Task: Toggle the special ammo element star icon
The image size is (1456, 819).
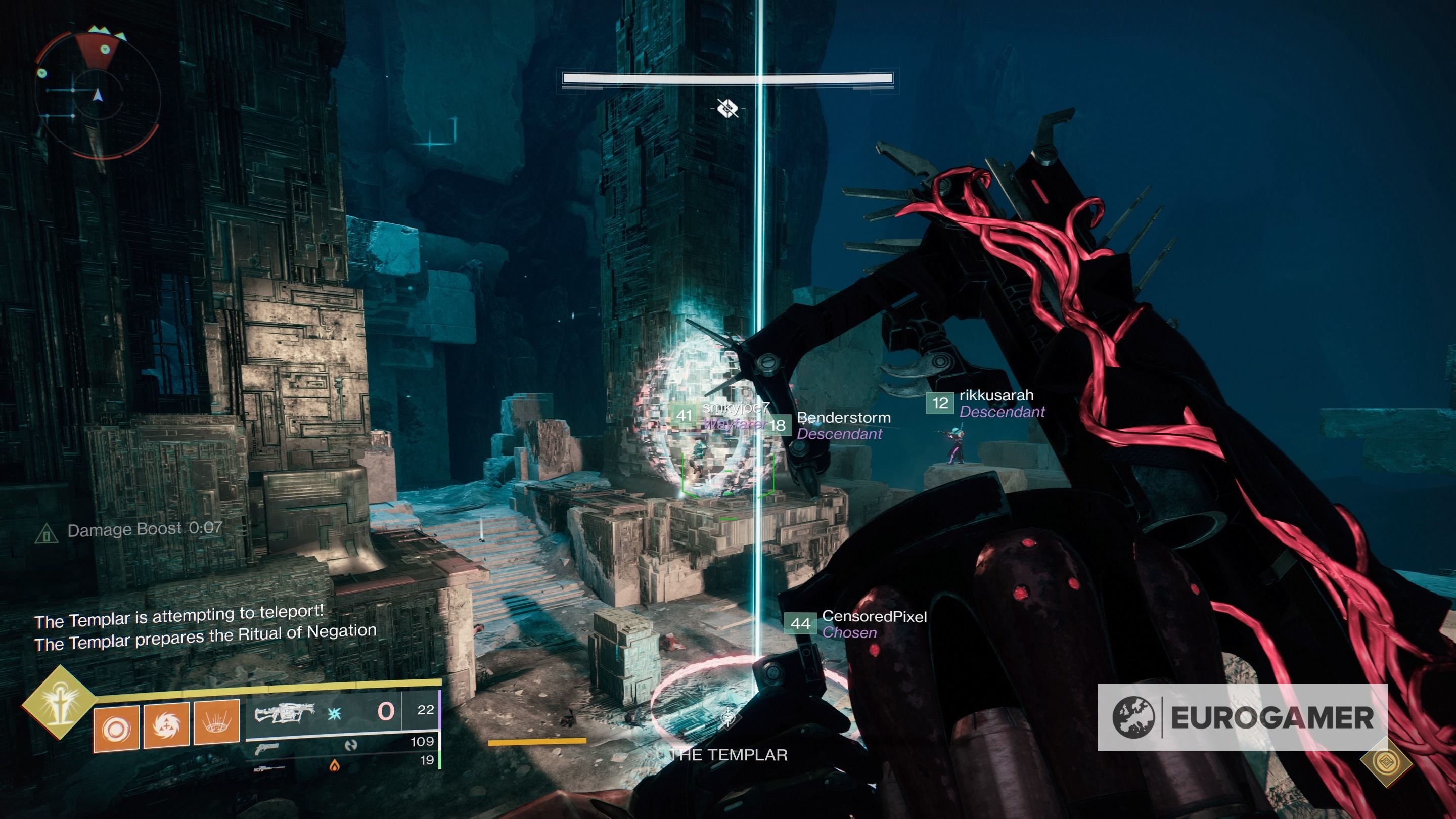Action: [334, 713]
